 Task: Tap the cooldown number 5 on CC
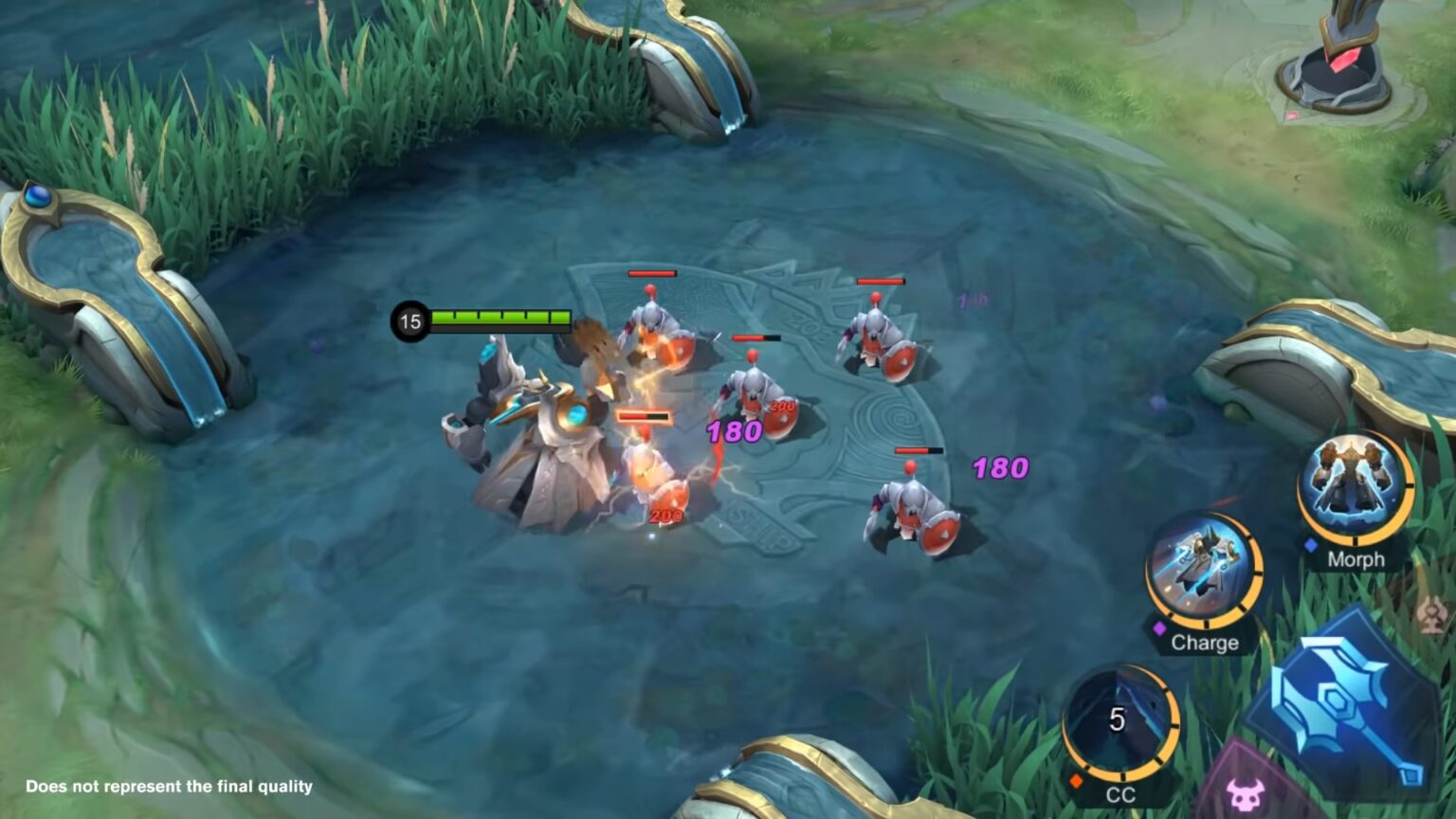[1119, 719]
